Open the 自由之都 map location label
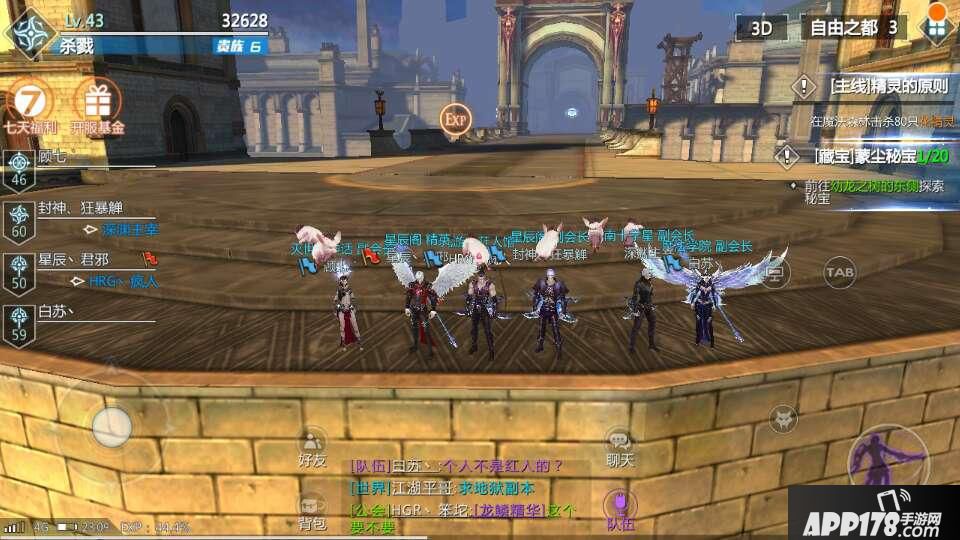960x540 pixels. (851, 27)
